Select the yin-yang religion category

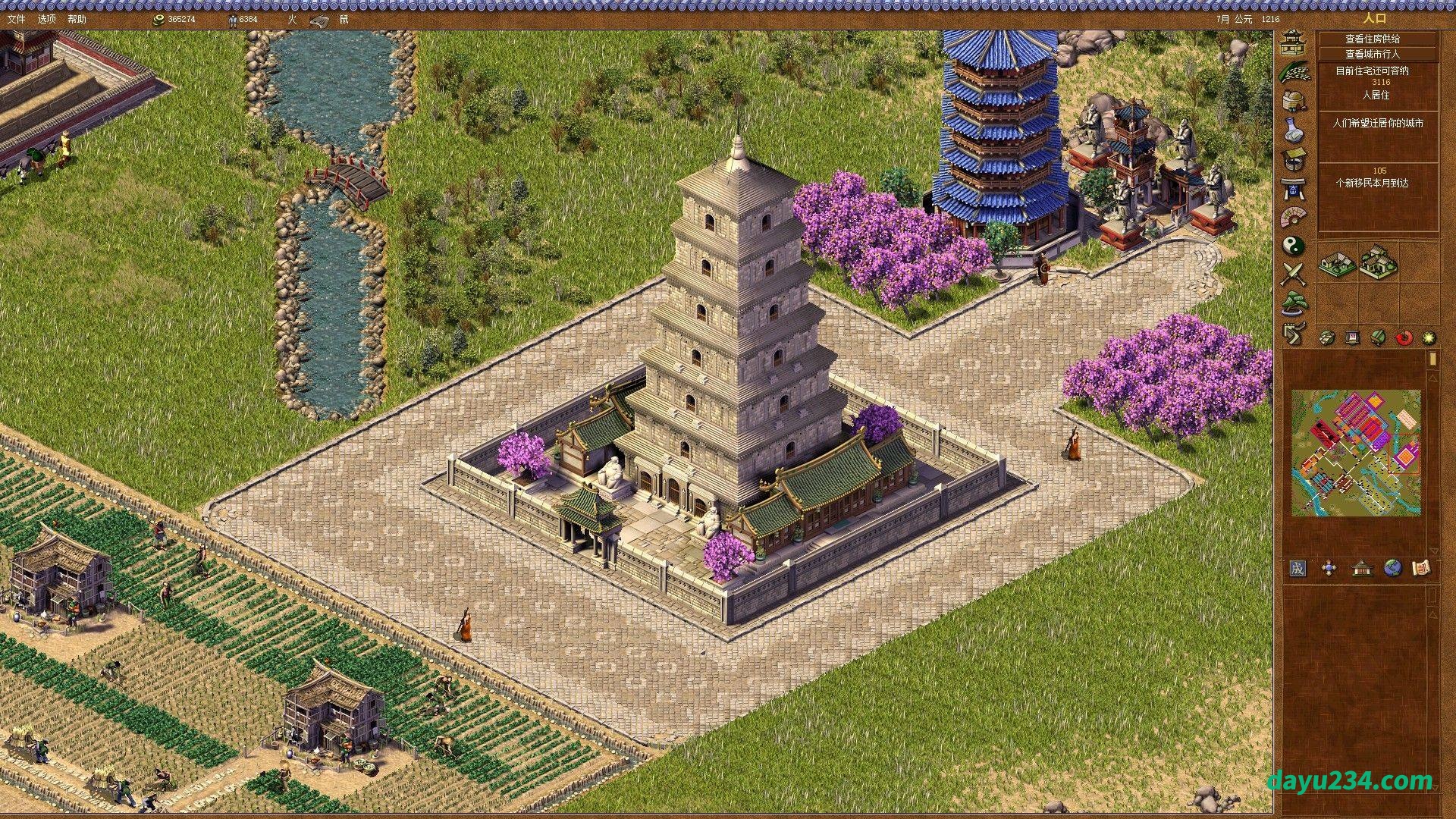tap(1293, 245)
